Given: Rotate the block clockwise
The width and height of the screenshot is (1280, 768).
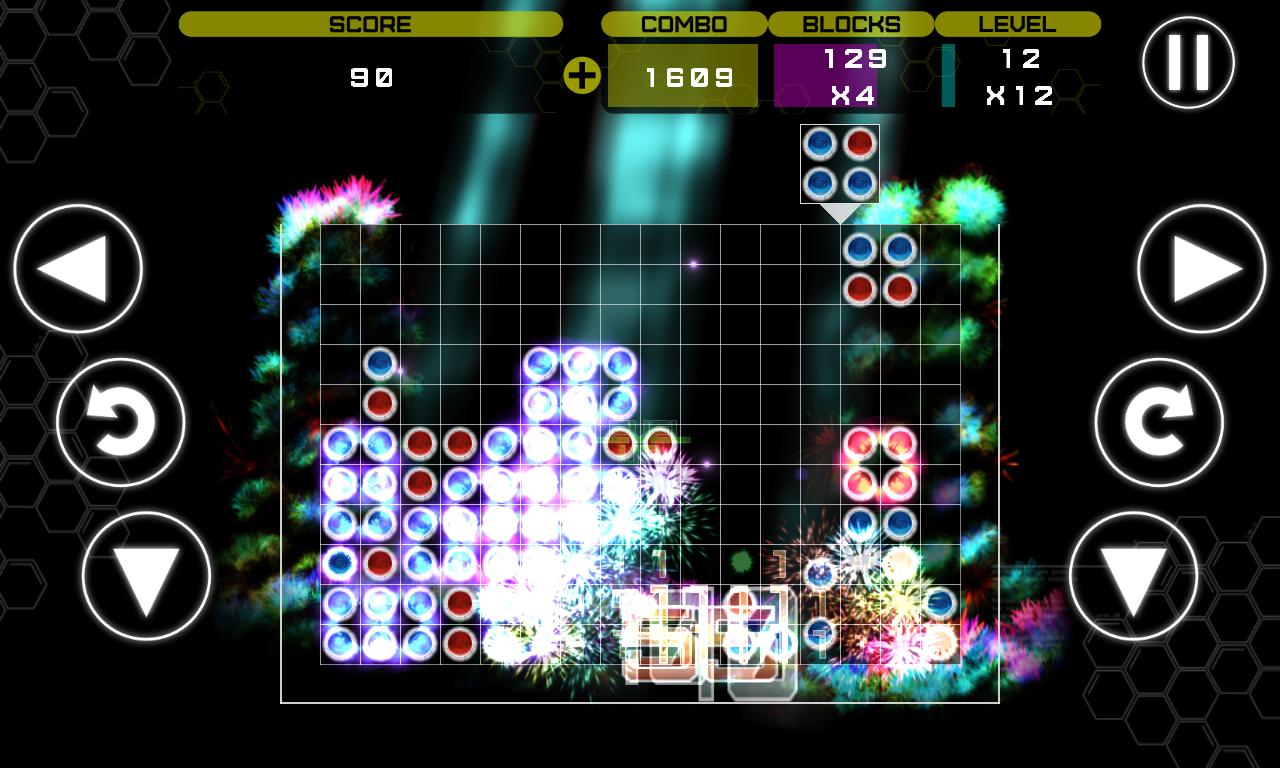Looking at the screenshot, I should 1159,422.
